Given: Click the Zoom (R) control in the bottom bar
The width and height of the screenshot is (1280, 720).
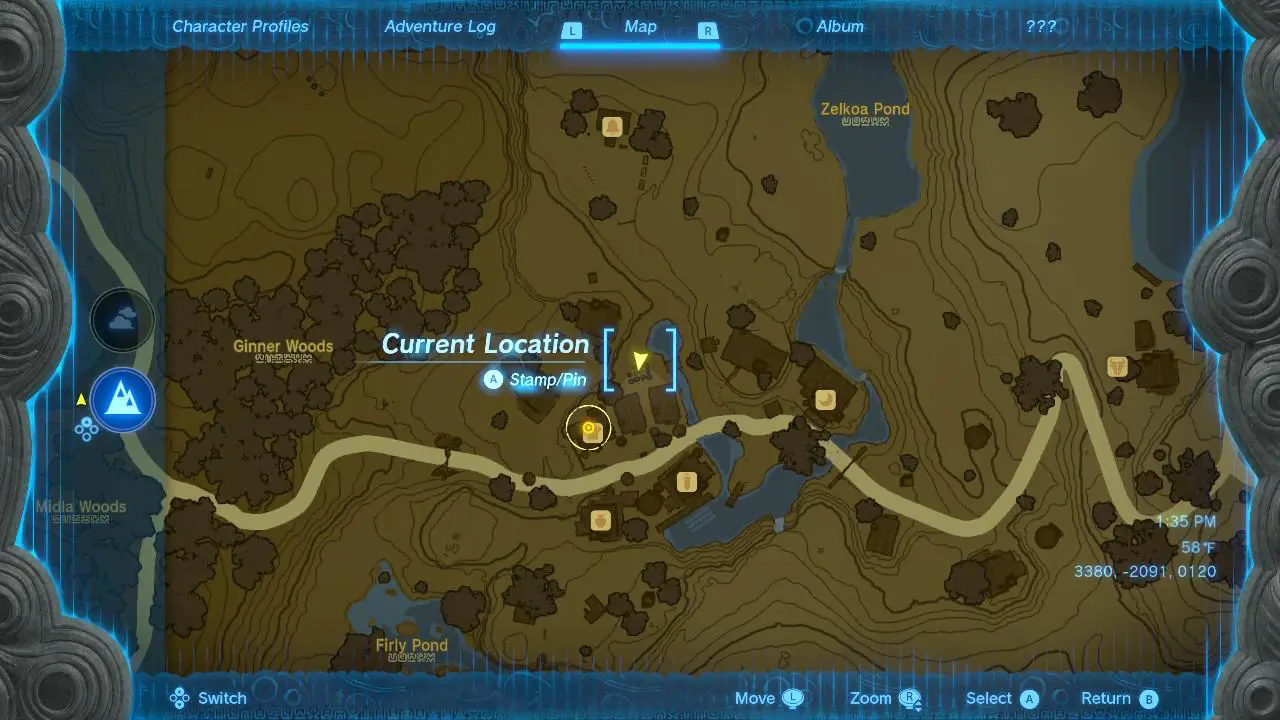Looking at the screenshot, I should tap(908, 697).
